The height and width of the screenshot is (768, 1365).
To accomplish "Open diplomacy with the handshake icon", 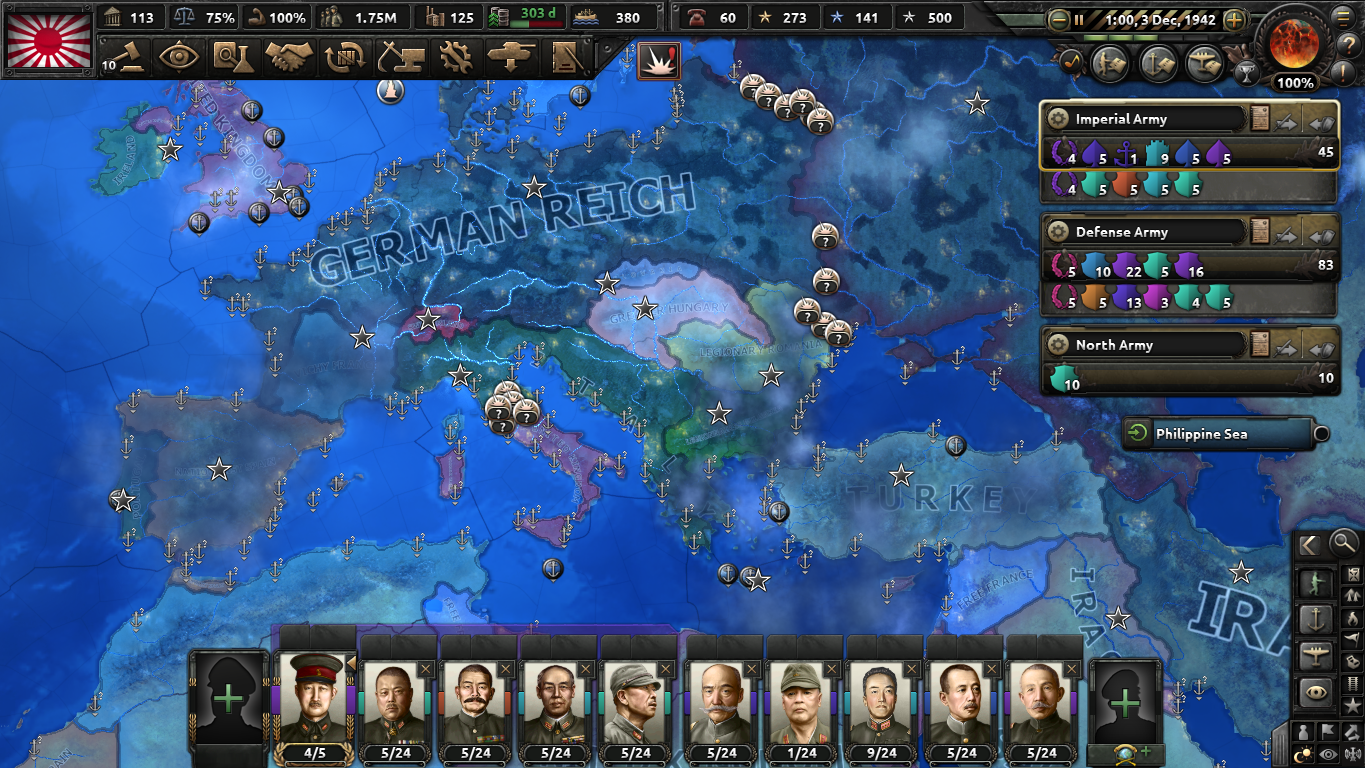I will pos(285,57).
